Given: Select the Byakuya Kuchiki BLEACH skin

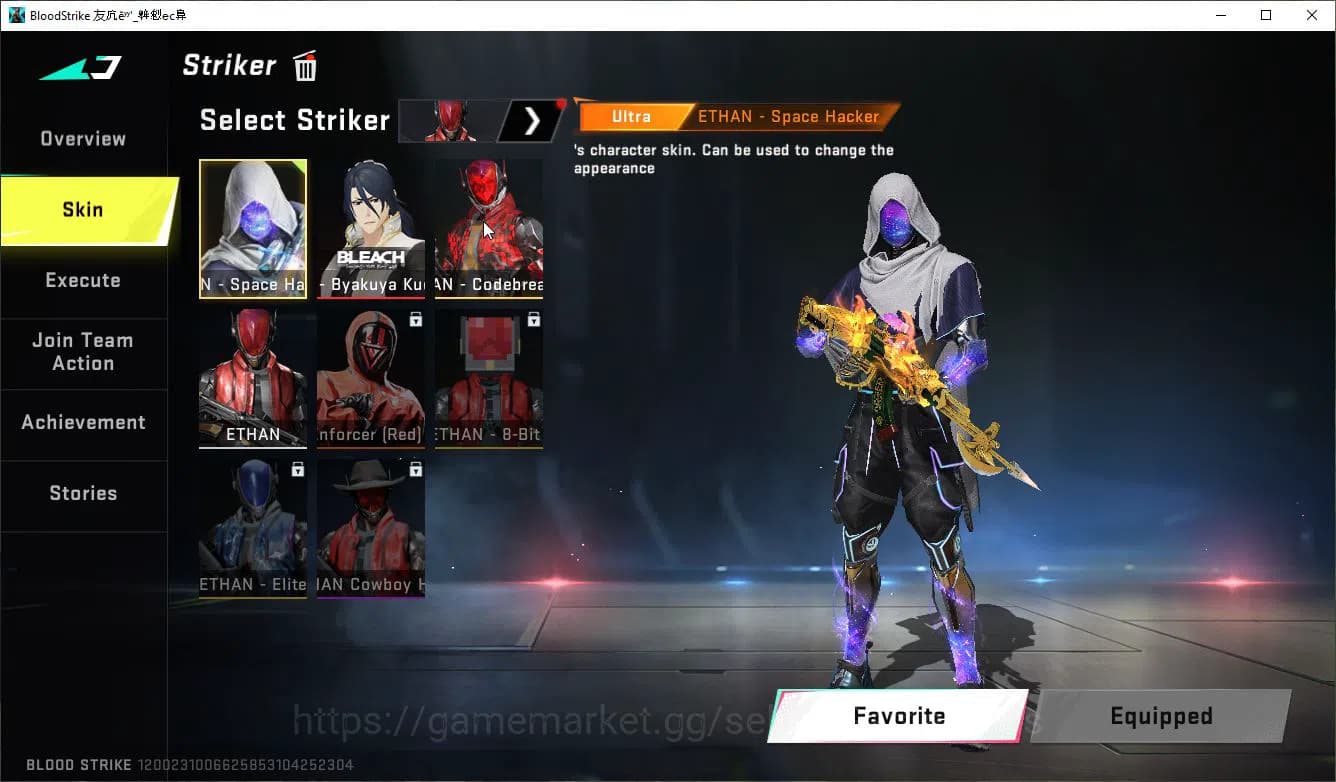Looking at the screenshot, I should [370, 228].
